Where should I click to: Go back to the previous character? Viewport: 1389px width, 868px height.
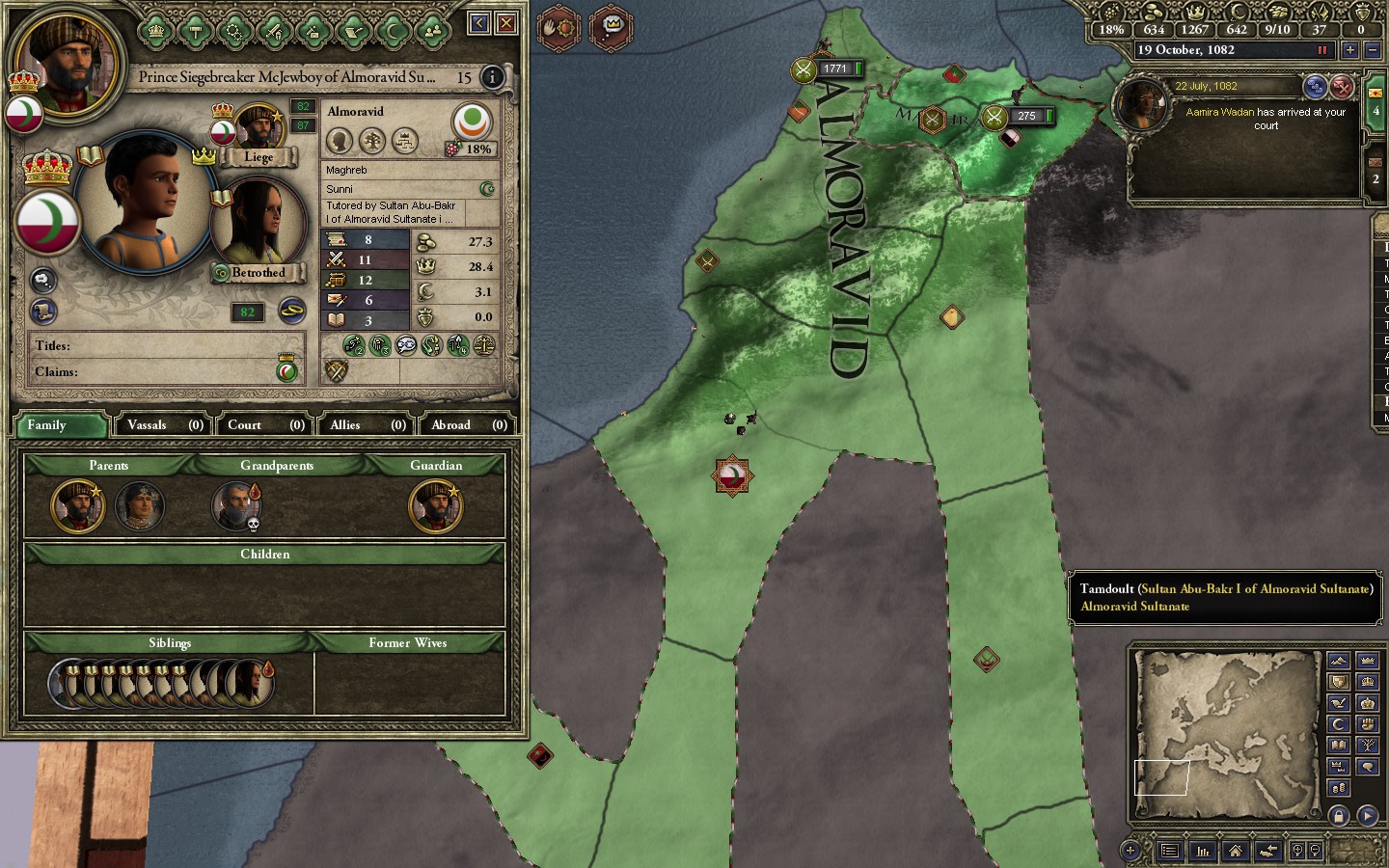478,22
